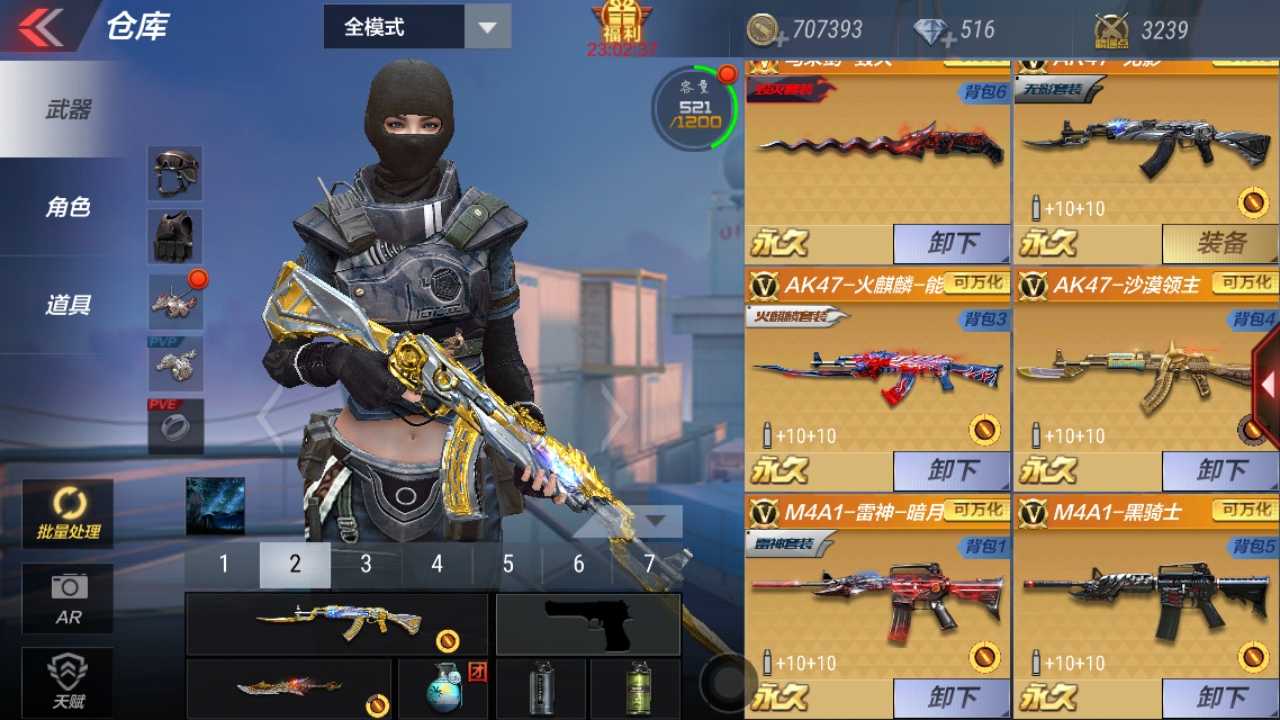Open the AR camera feature
Image resolution: width=1280 pixels, height=720 pixels.
click(67, 598)
